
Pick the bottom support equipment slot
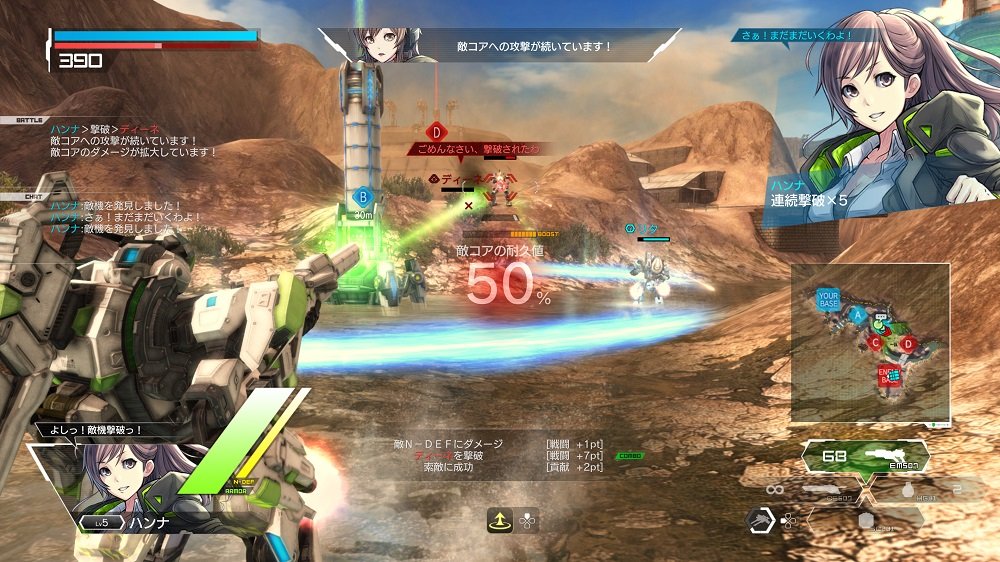coord(866,522)
